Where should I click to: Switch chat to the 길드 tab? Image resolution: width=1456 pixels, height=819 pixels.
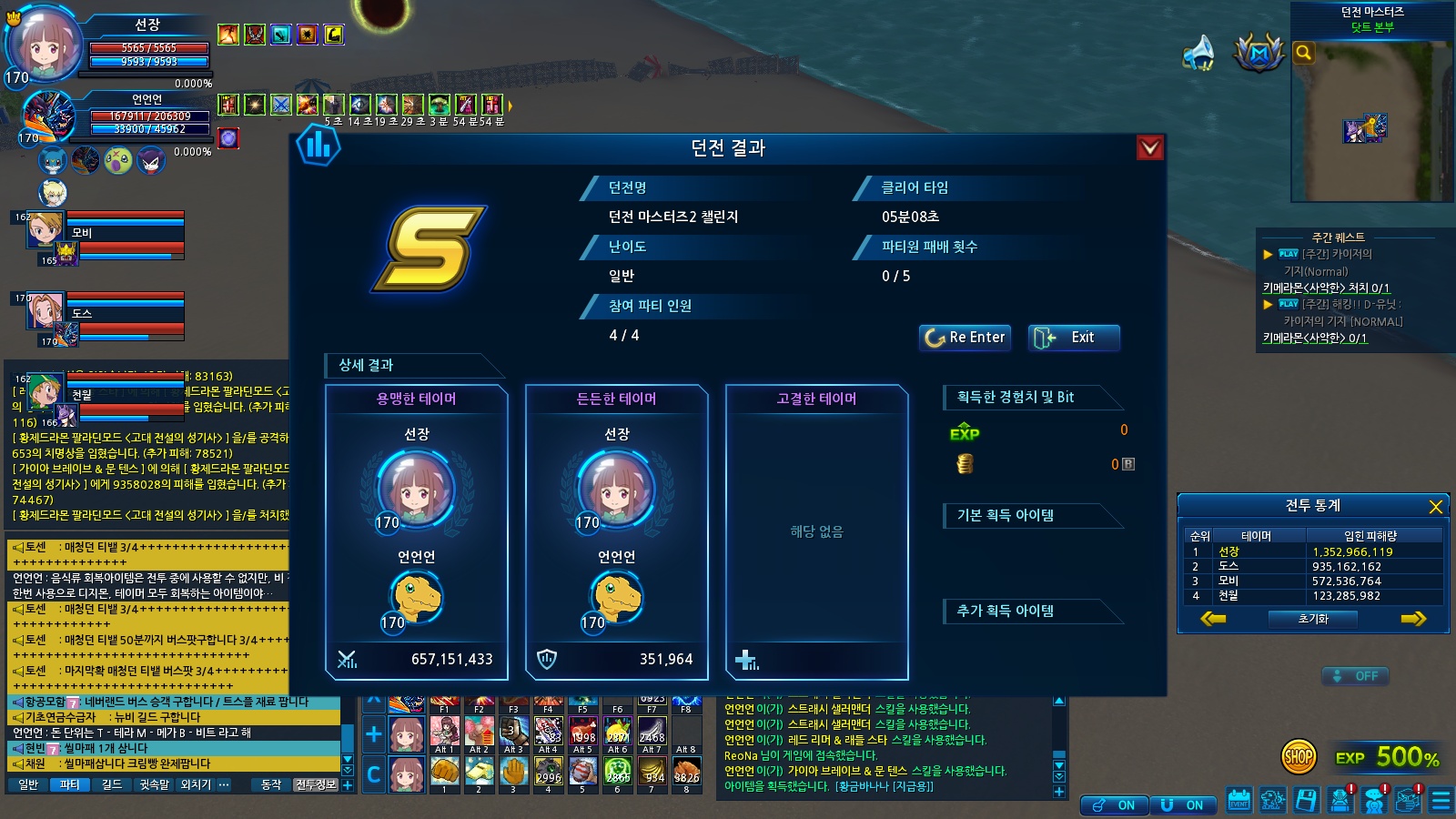[112, 784]
